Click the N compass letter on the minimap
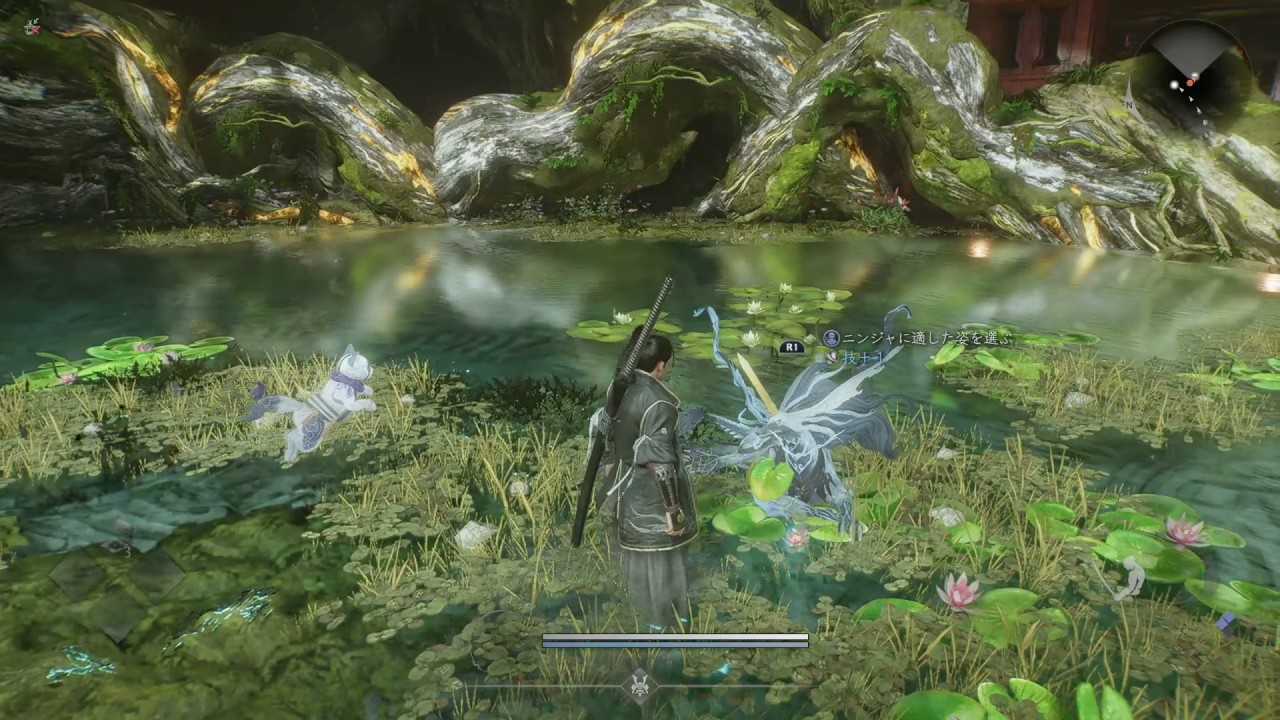Screen dimensions: 1280x720 point(1129,104)
